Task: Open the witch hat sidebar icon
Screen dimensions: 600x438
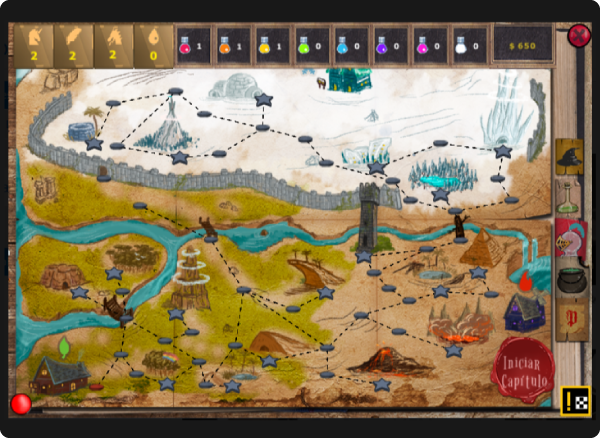Action: 570,157
